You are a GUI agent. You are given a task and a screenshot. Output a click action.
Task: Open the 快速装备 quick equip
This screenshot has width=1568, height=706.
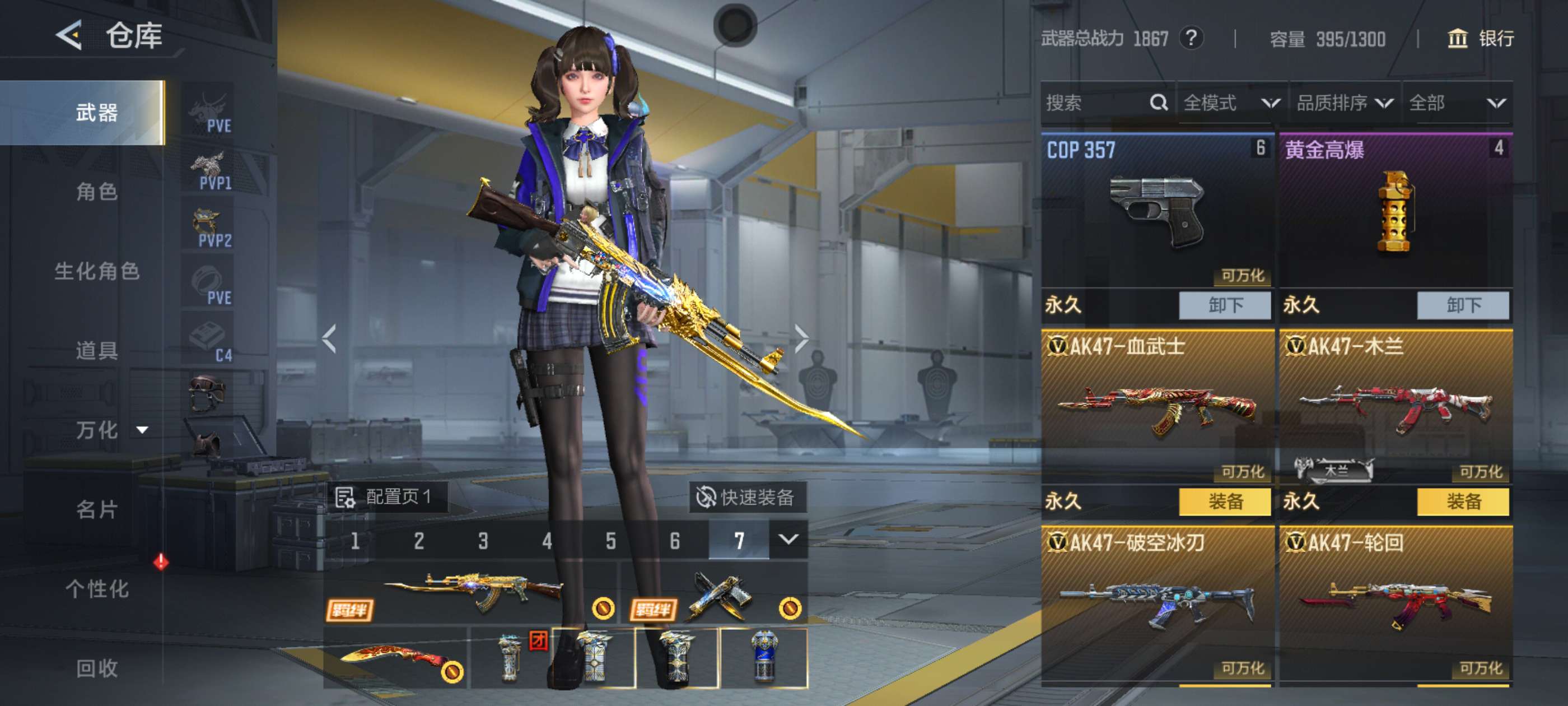(x=746, y=497)
